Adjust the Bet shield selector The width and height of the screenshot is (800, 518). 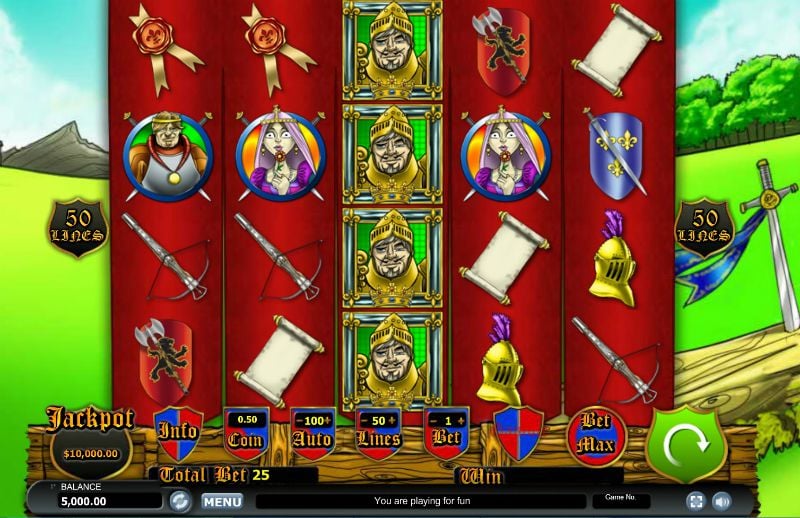point(446,432)
